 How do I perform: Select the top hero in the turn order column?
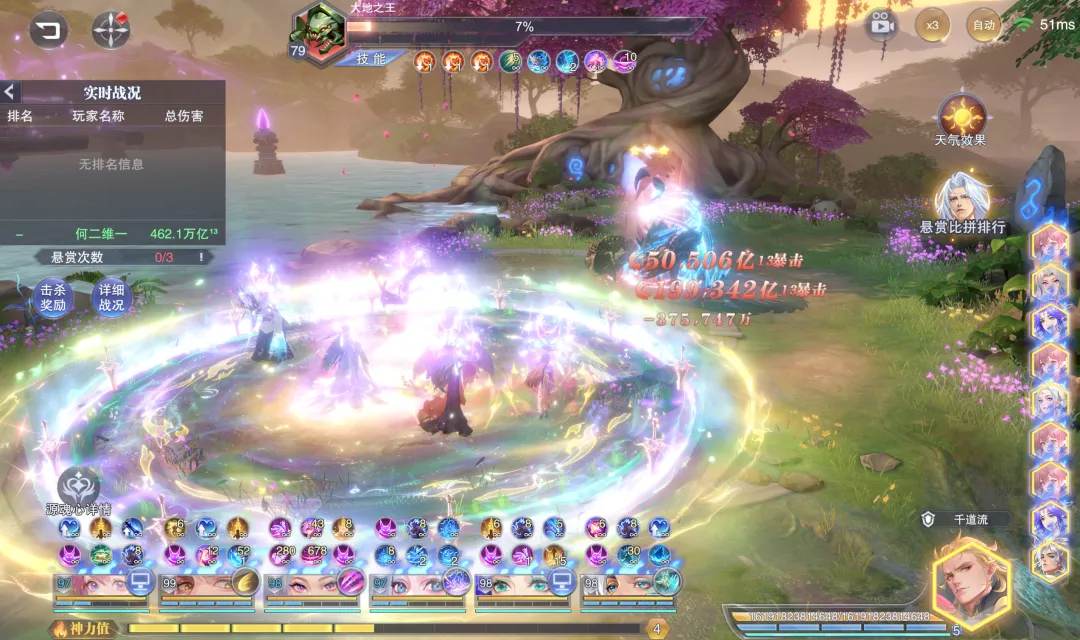(x=1050, y=243)
